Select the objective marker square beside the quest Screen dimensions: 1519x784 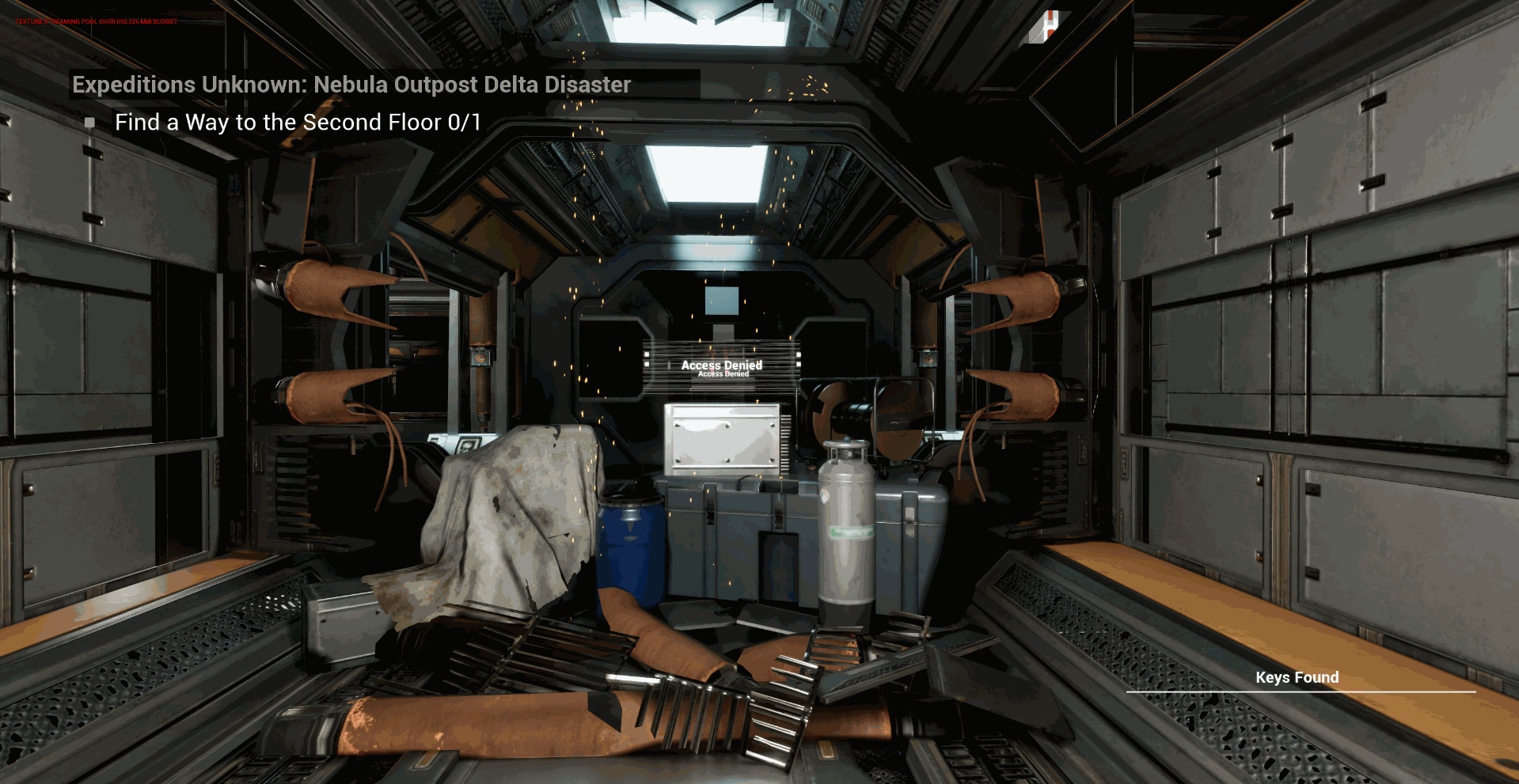[89, 123]
